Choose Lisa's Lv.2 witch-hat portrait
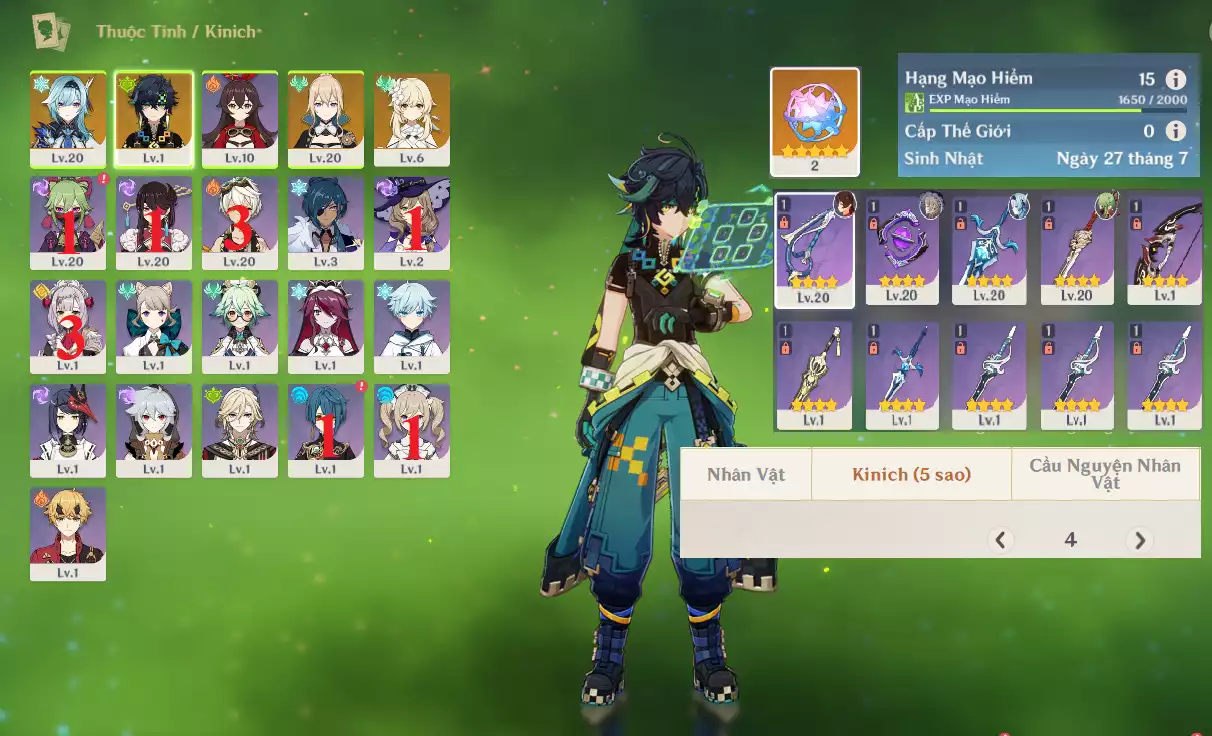The width and height of the screenshot is (1212, 736). tap(412, 222)
